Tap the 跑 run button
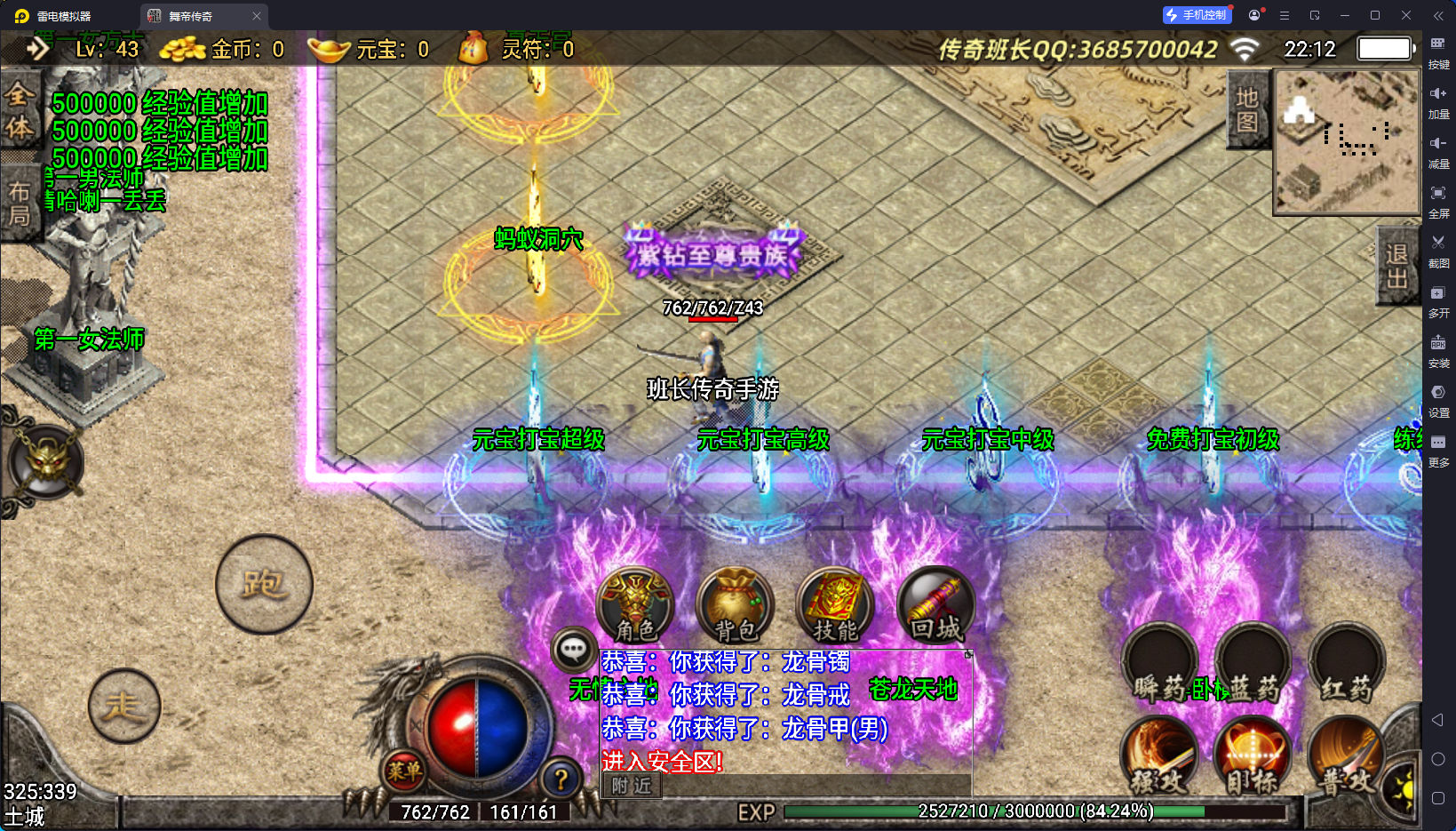The height and width of the screenshot is (831, 1456). (264, 584)
